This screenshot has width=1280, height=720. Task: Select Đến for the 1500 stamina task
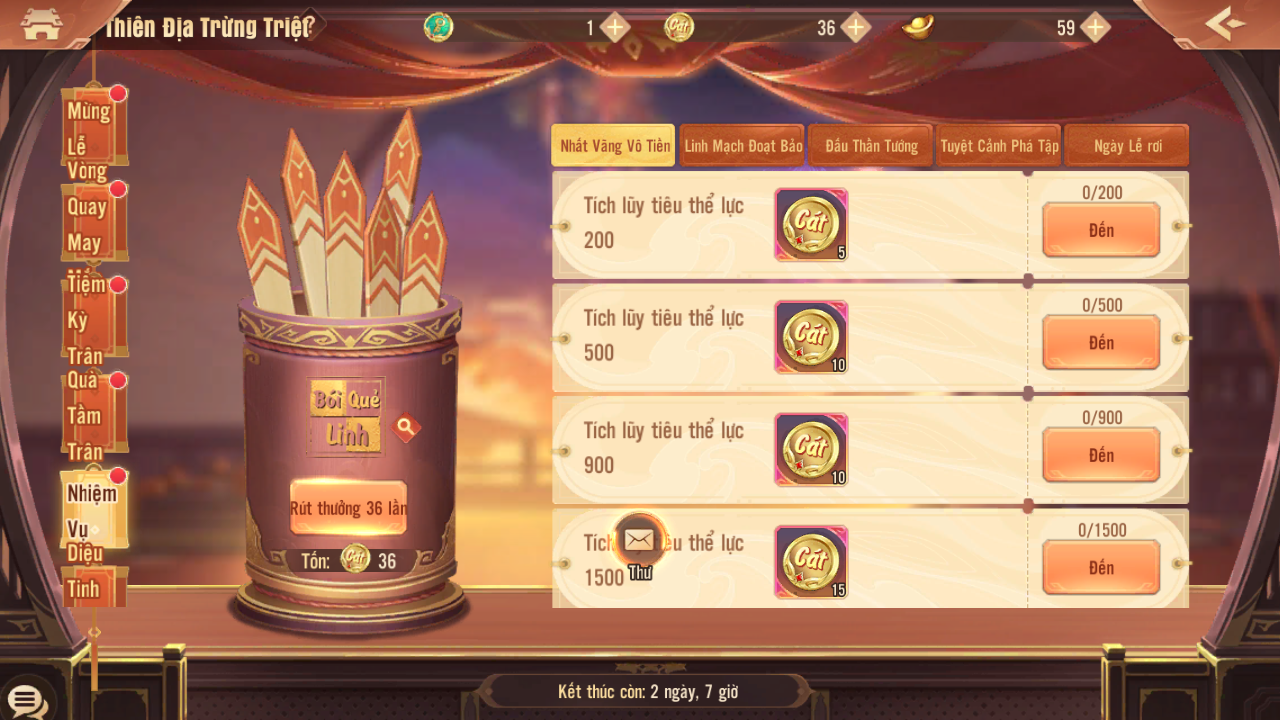coord(1101,568)
